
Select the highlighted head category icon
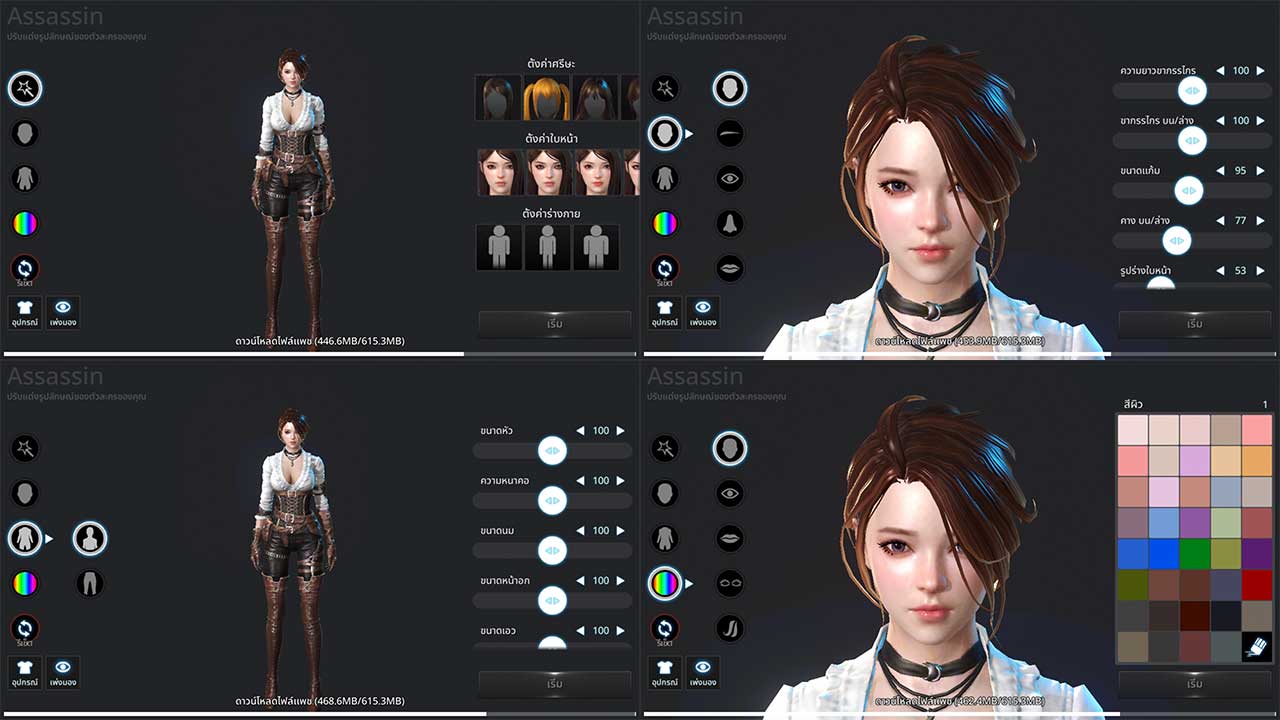click(730, 88)
